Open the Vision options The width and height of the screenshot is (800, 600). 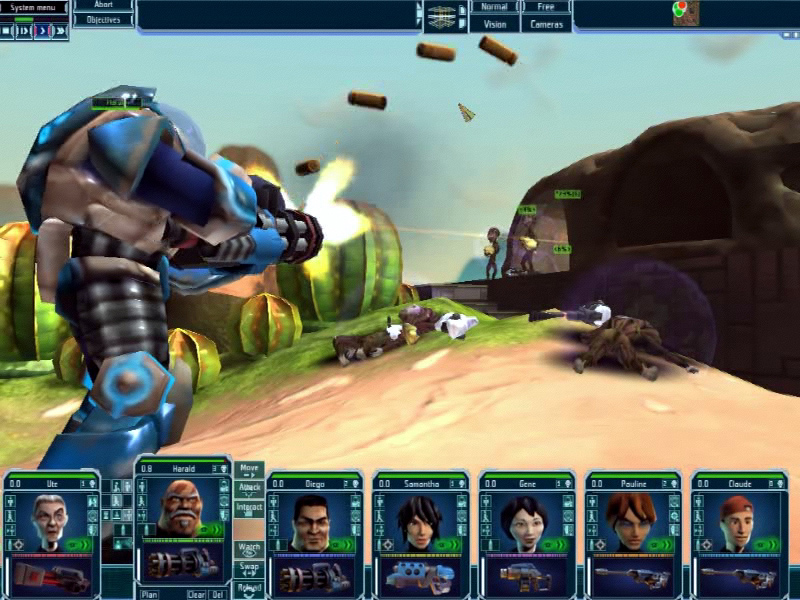click(x=494, y=24)
